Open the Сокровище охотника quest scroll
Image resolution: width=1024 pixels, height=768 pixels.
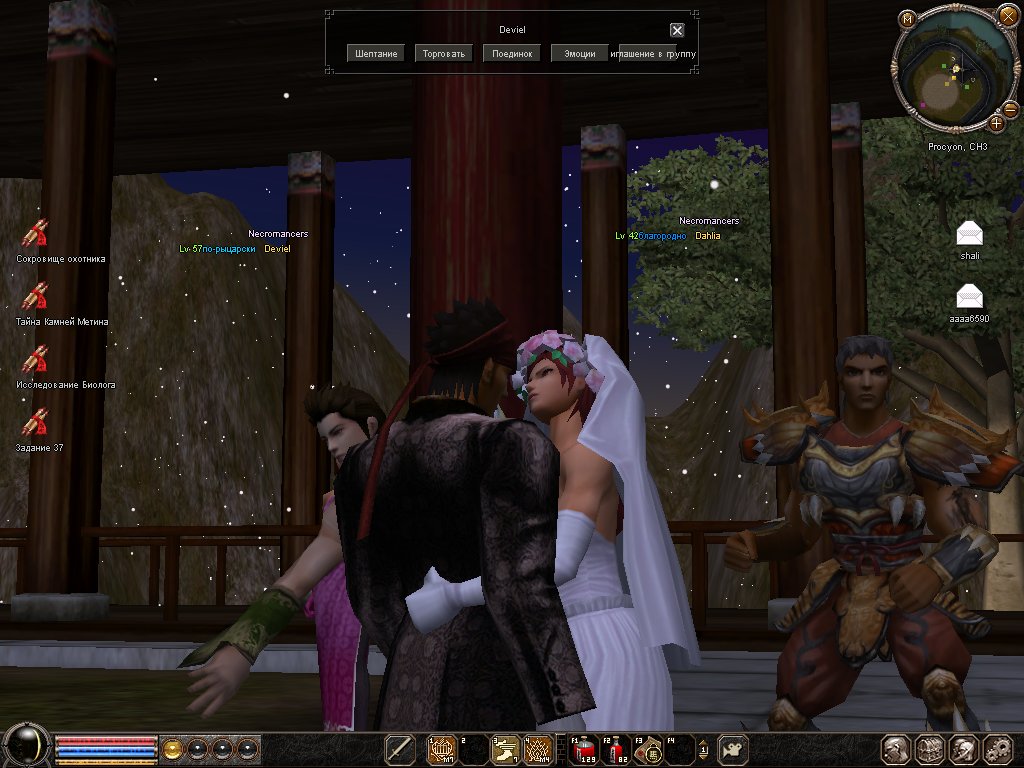[x=36, y=234]
